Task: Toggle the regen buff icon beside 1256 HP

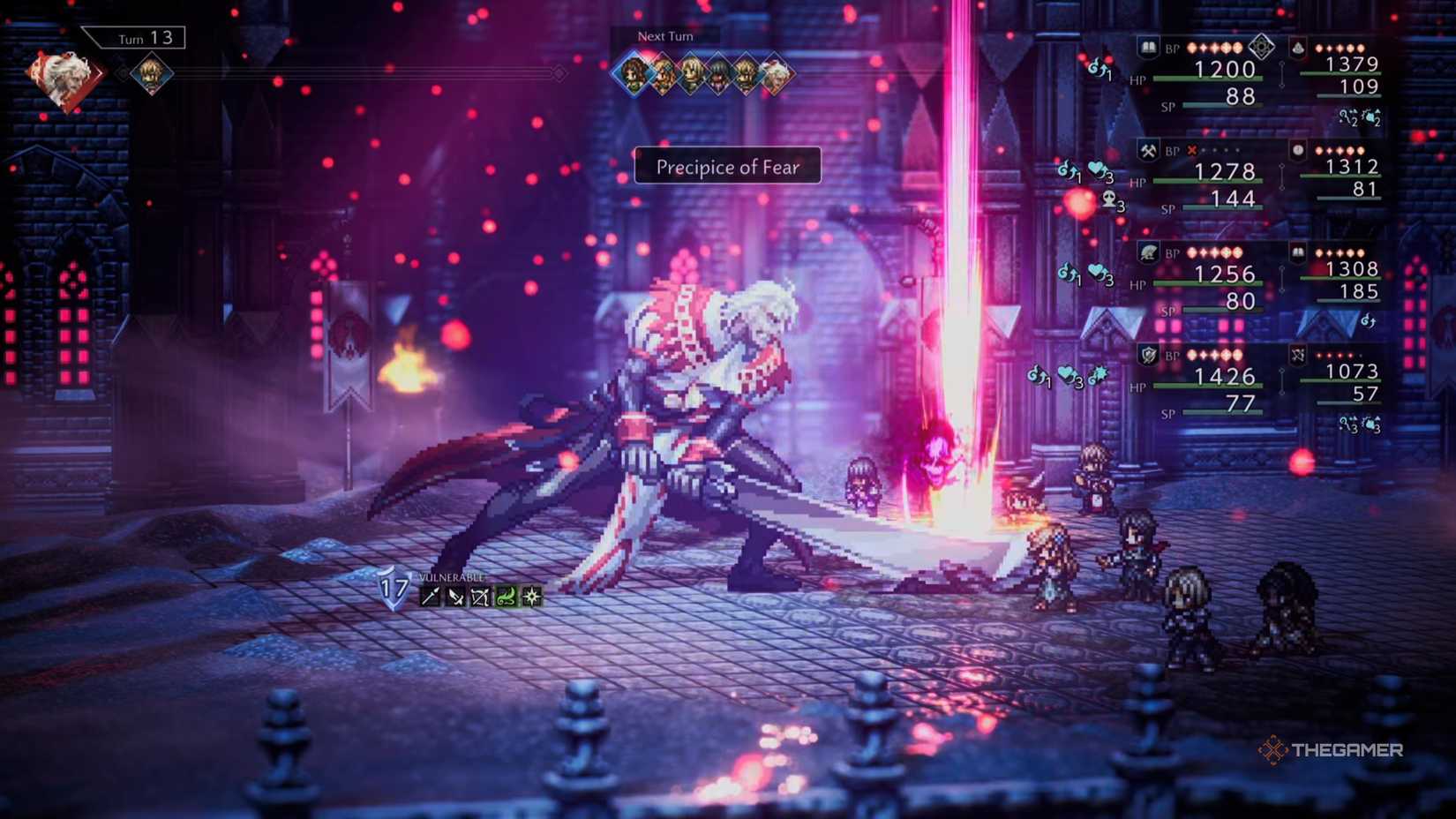Action: [x=1068, y=274]
